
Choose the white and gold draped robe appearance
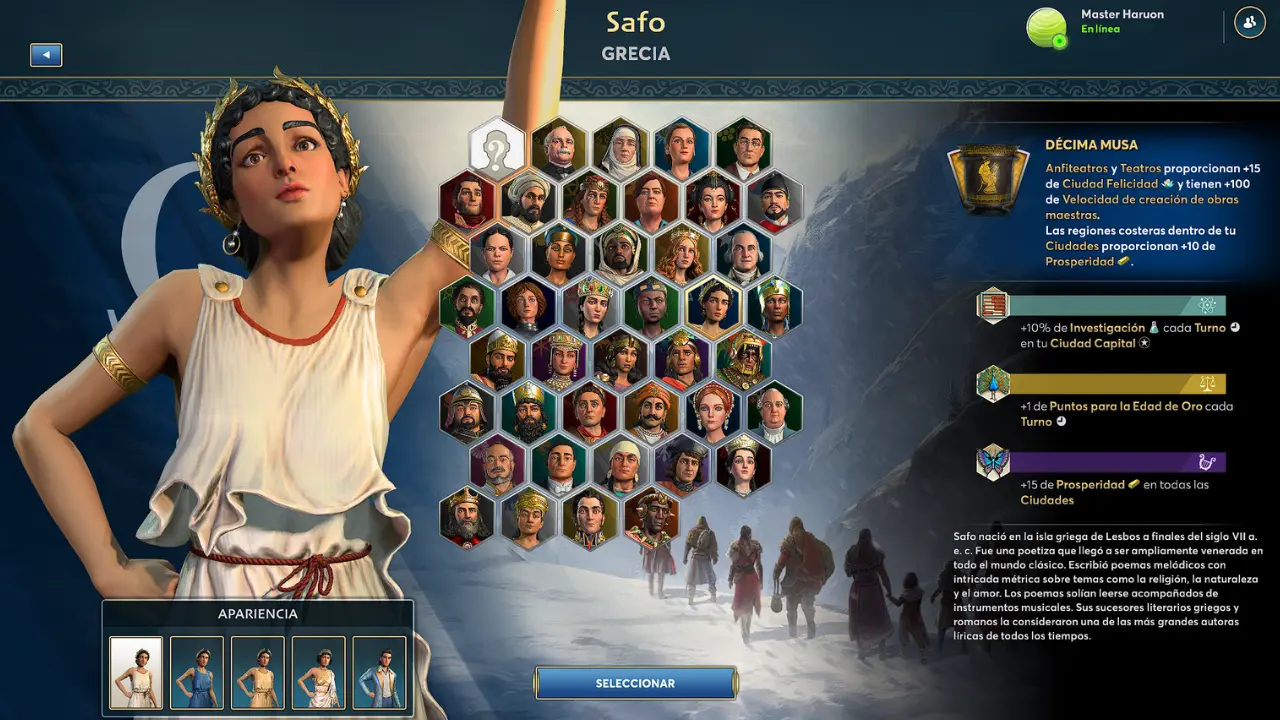pos(319,673)
